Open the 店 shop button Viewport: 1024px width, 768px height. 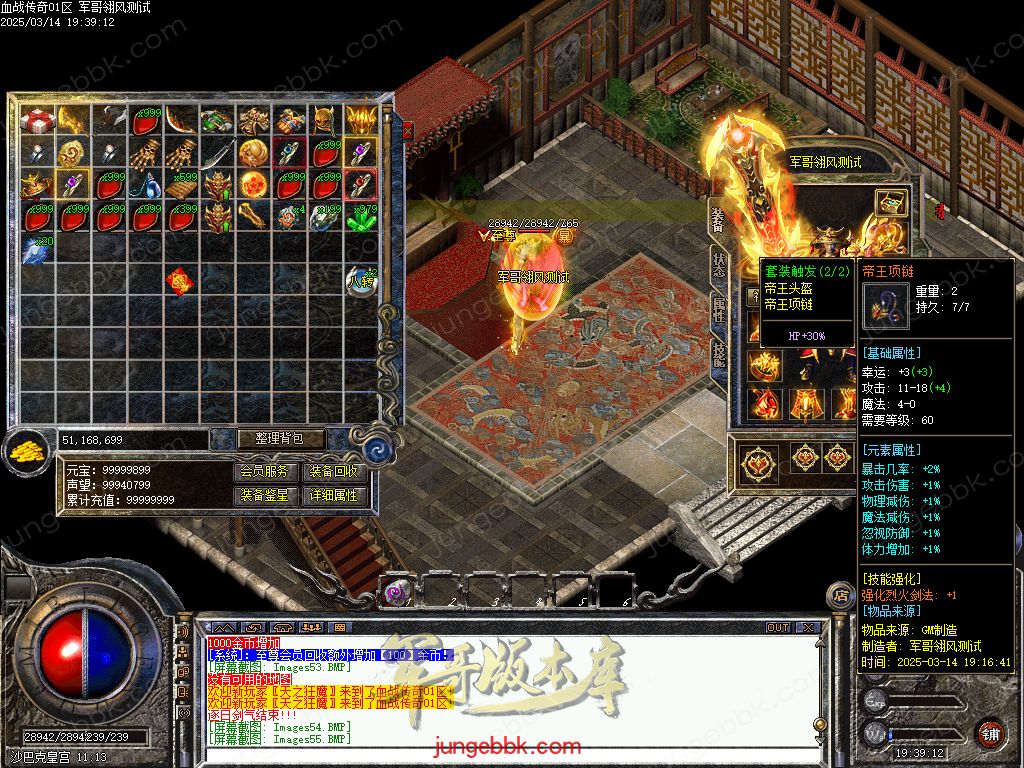pyautogui.click(x=840, y=597)
